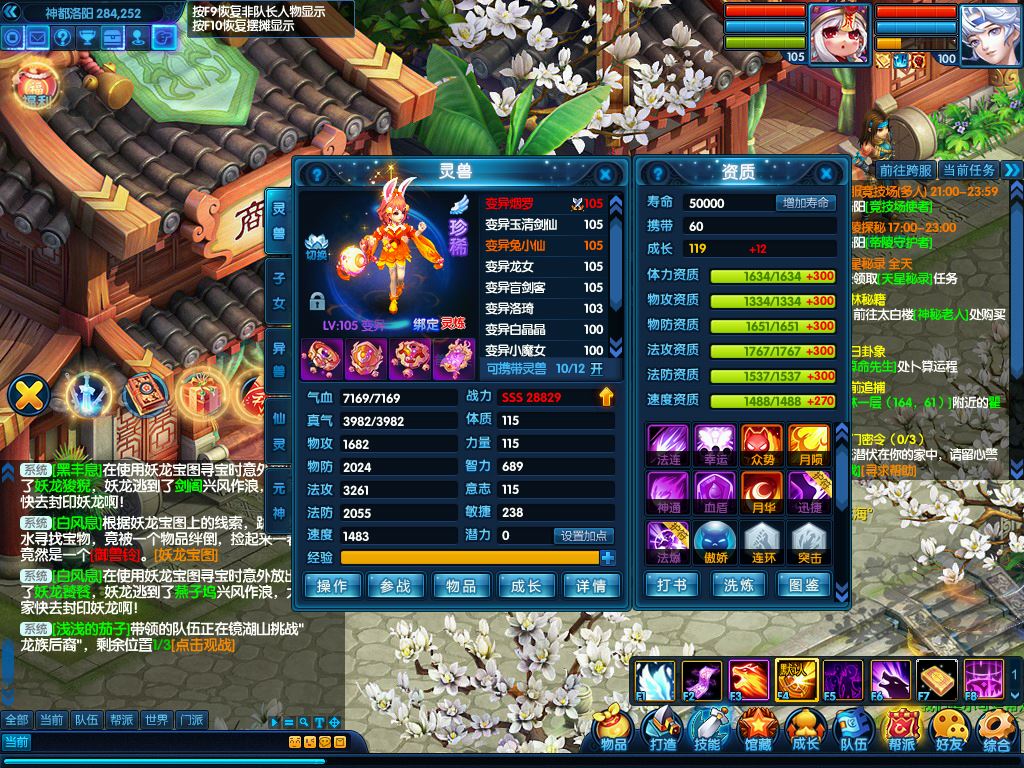1024x768 pixels.
Task: Click the 增加寿命 button
Action: click(x=805, y=203)
